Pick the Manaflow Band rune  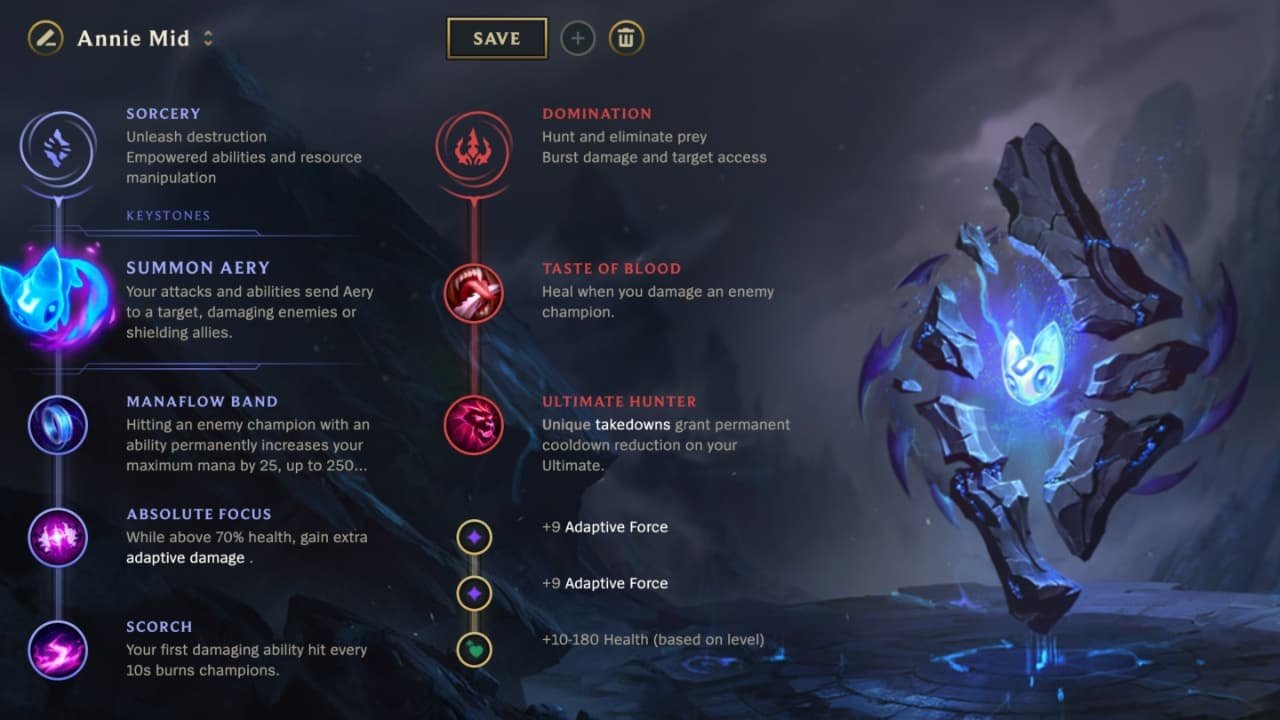57,425
